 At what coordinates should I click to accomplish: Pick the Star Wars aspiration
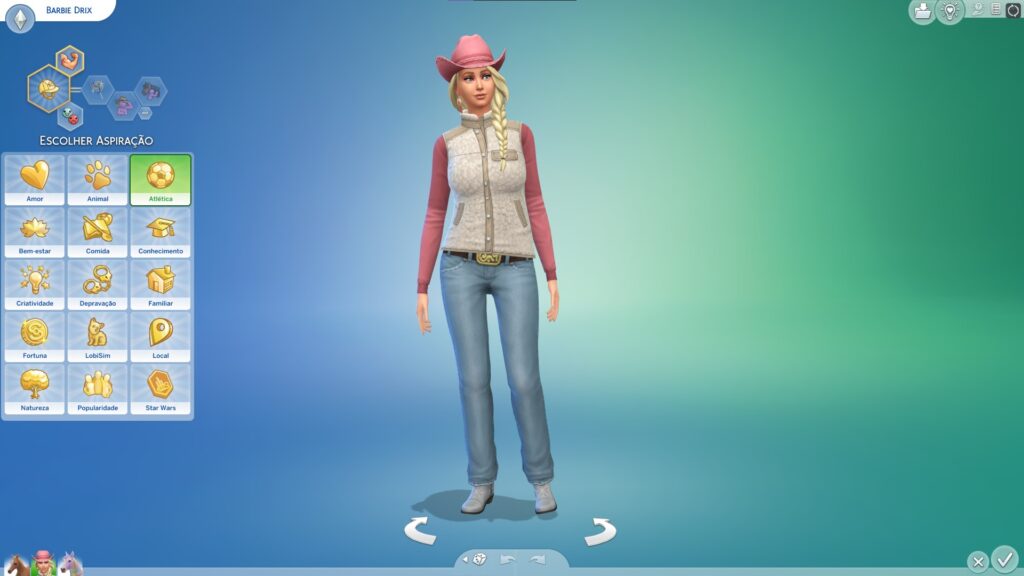(160, 389)
